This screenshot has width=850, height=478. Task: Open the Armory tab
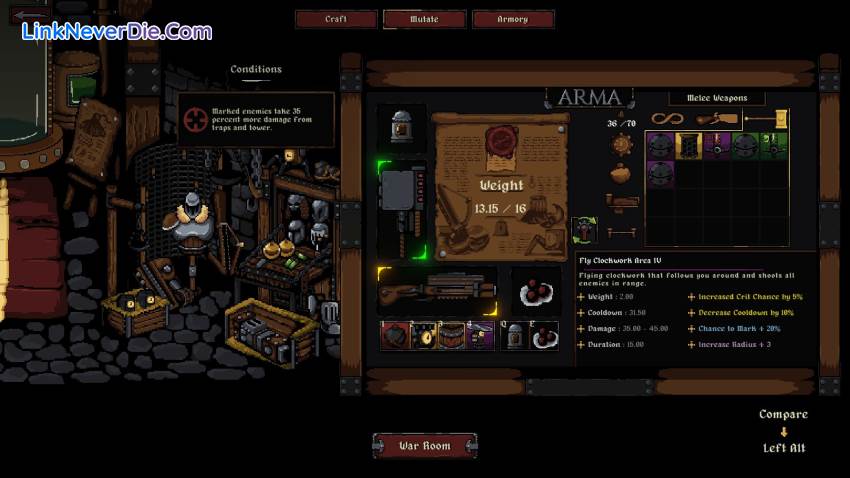point(512,19)
